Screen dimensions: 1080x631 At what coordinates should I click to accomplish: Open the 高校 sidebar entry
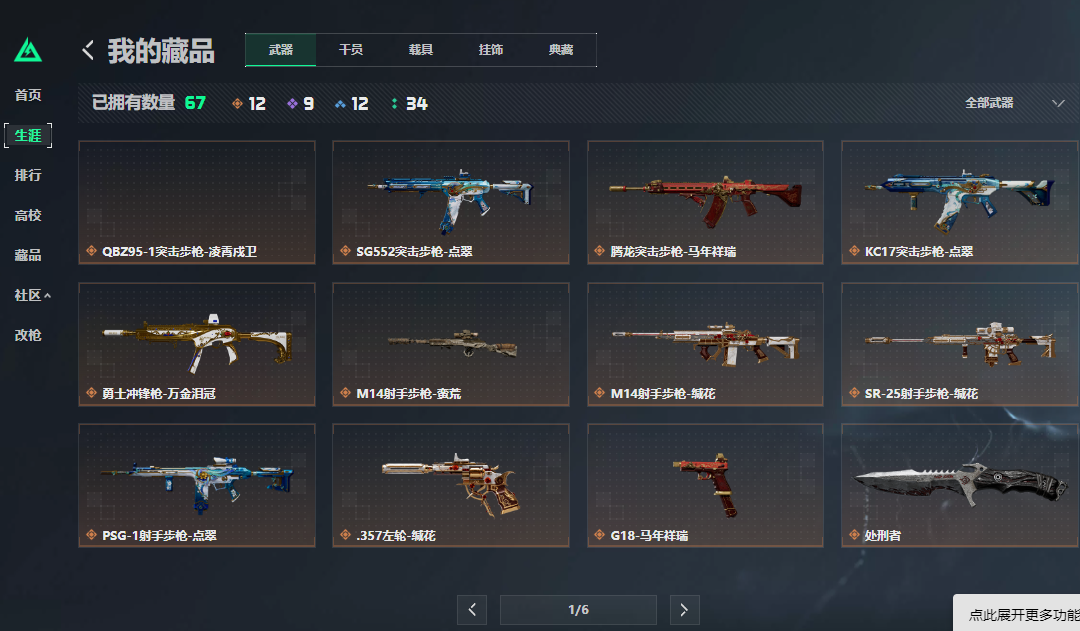28,215
